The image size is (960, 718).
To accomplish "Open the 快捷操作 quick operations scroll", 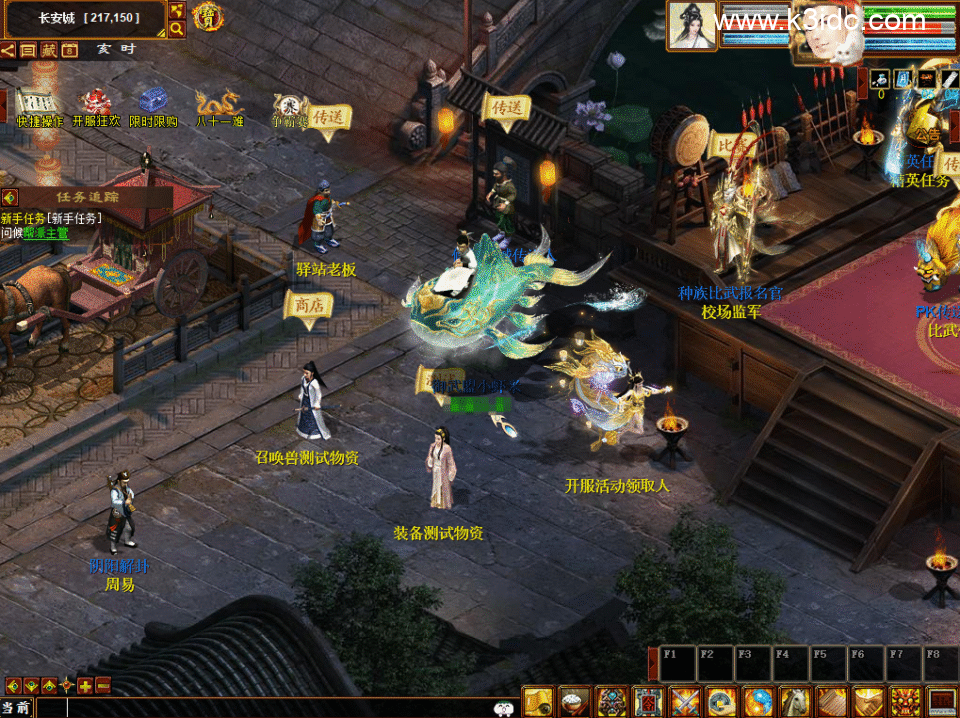I will 38,102.
